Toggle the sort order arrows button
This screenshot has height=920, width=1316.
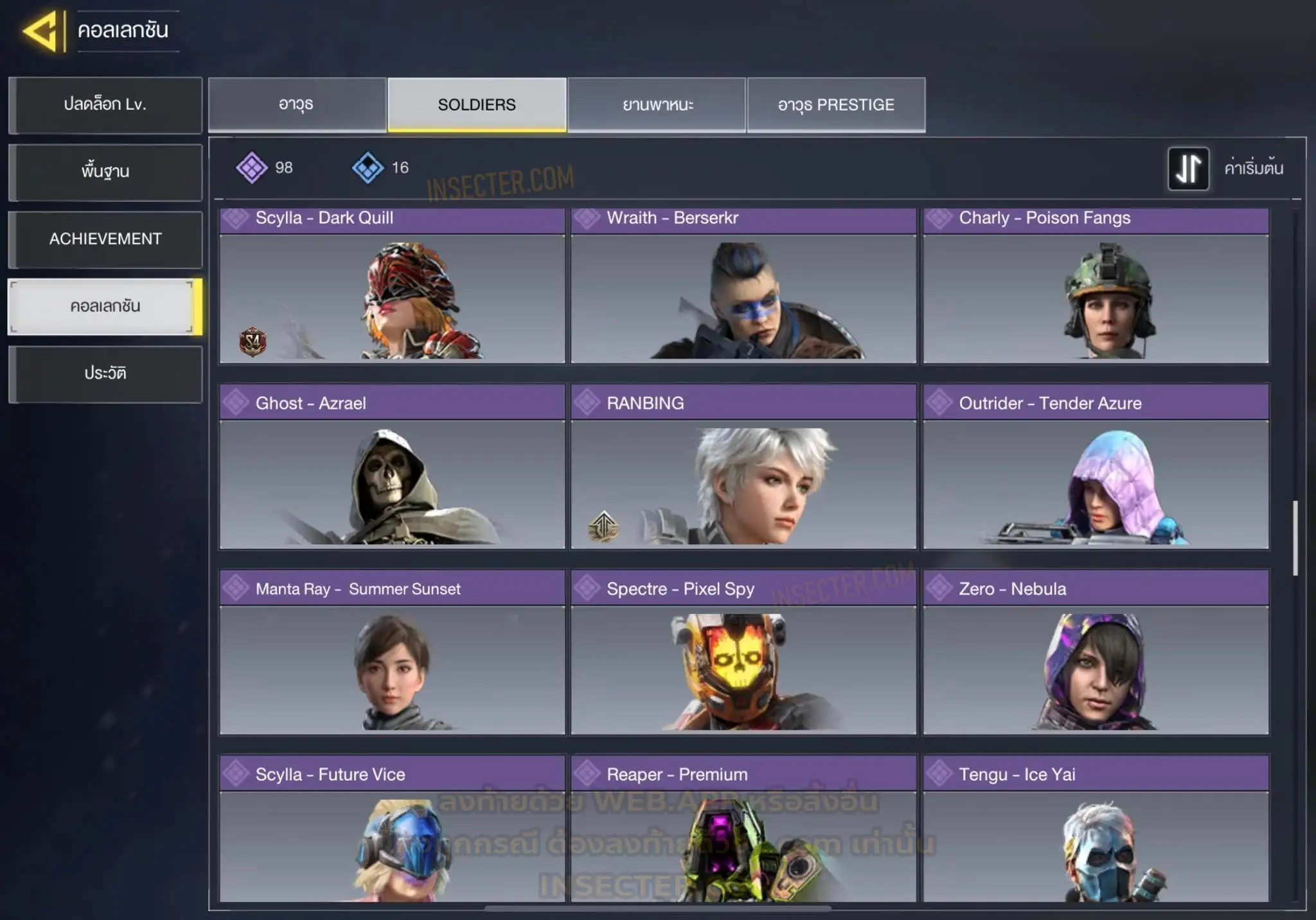[x=1188, y=168]
